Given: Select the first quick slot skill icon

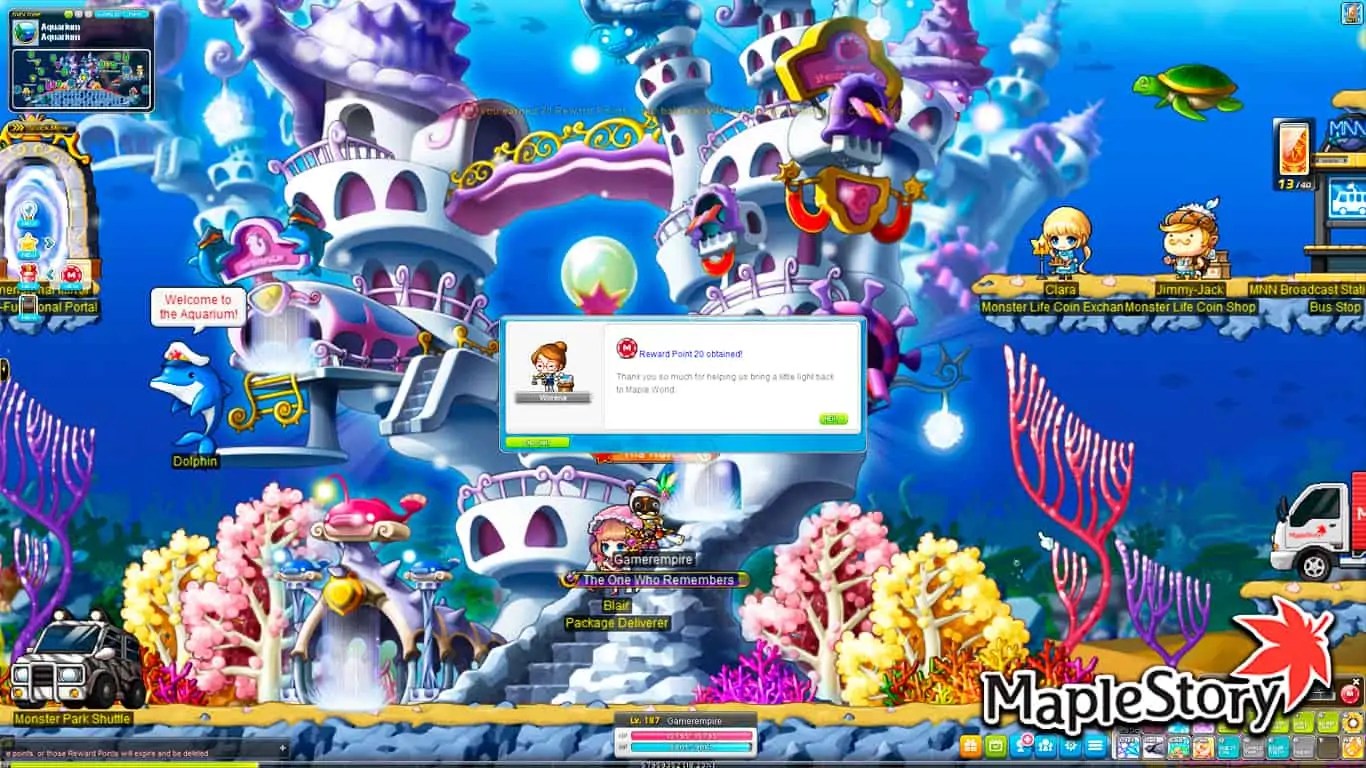Looking at the screenshot, I should pyautogui.click(x=1127, y=745).
